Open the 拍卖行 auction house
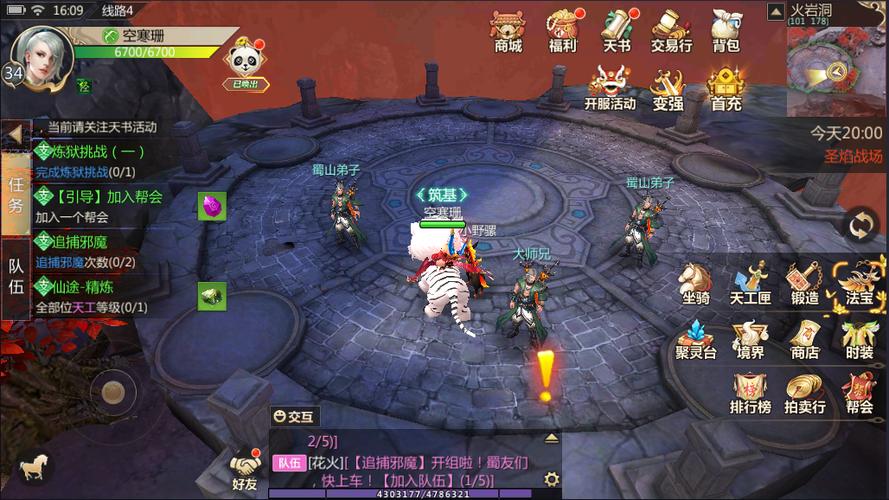Screen dimensions: 889x500 [804, 394]
